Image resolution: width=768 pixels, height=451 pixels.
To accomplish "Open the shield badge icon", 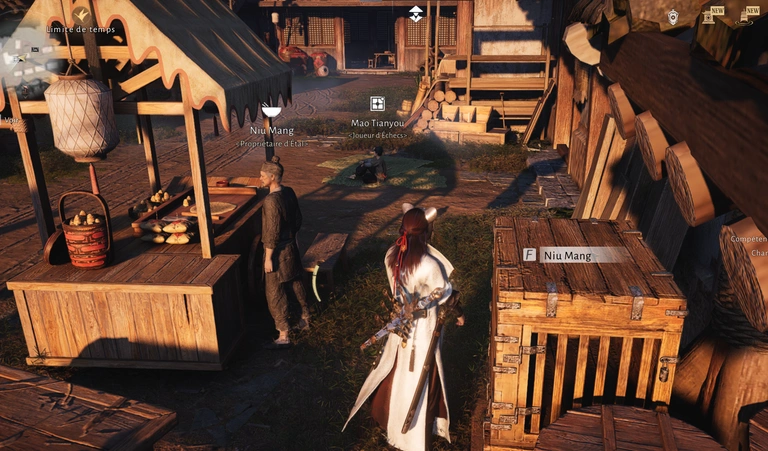I will pos(673,16).
